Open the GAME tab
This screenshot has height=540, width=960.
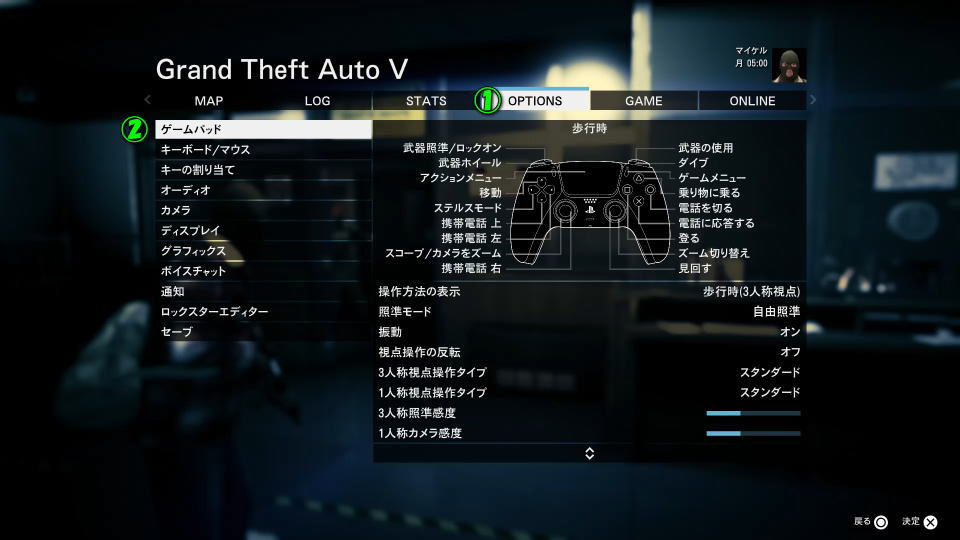tap(643, 100)
